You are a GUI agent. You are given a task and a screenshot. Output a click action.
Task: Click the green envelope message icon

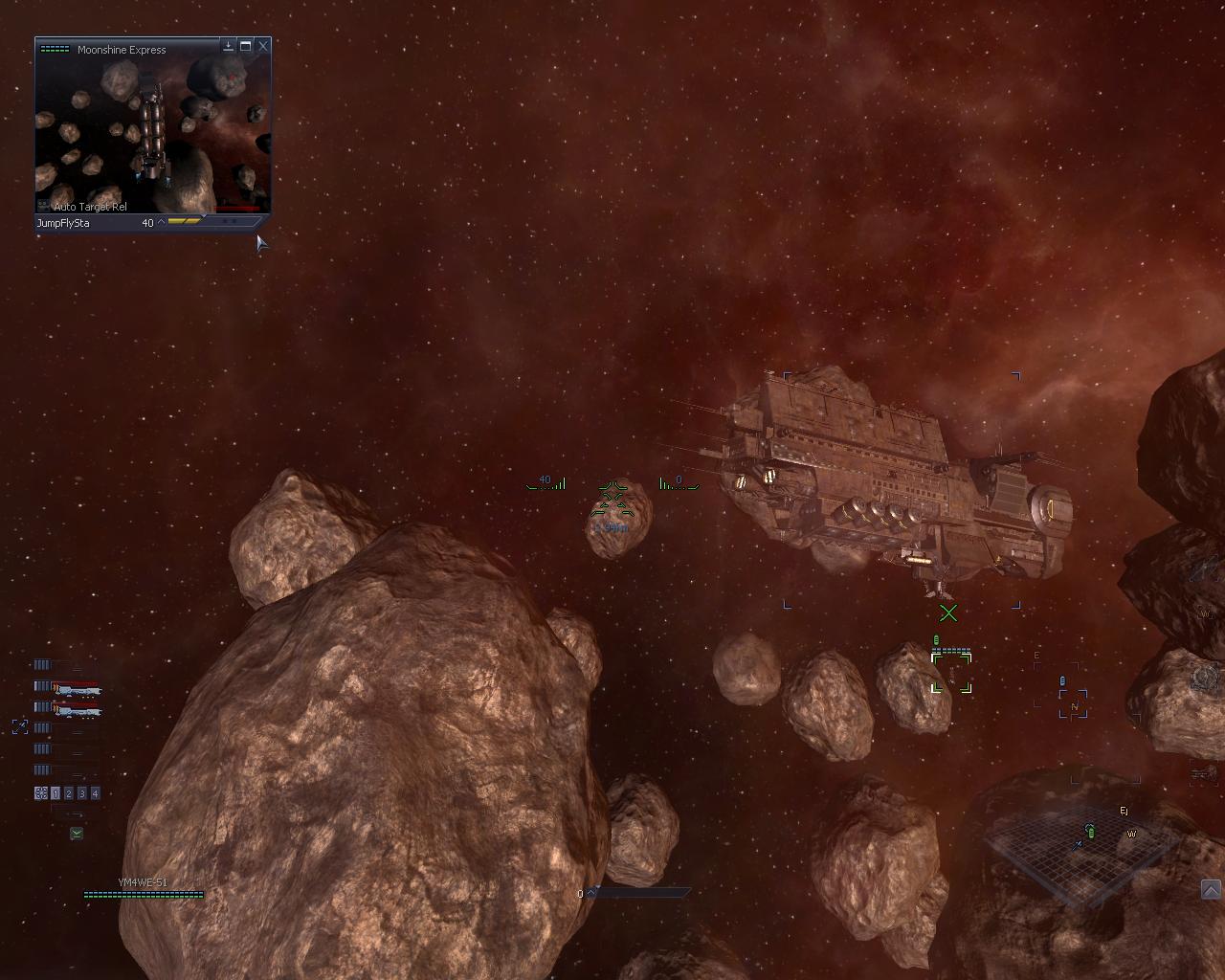(77, 834)
